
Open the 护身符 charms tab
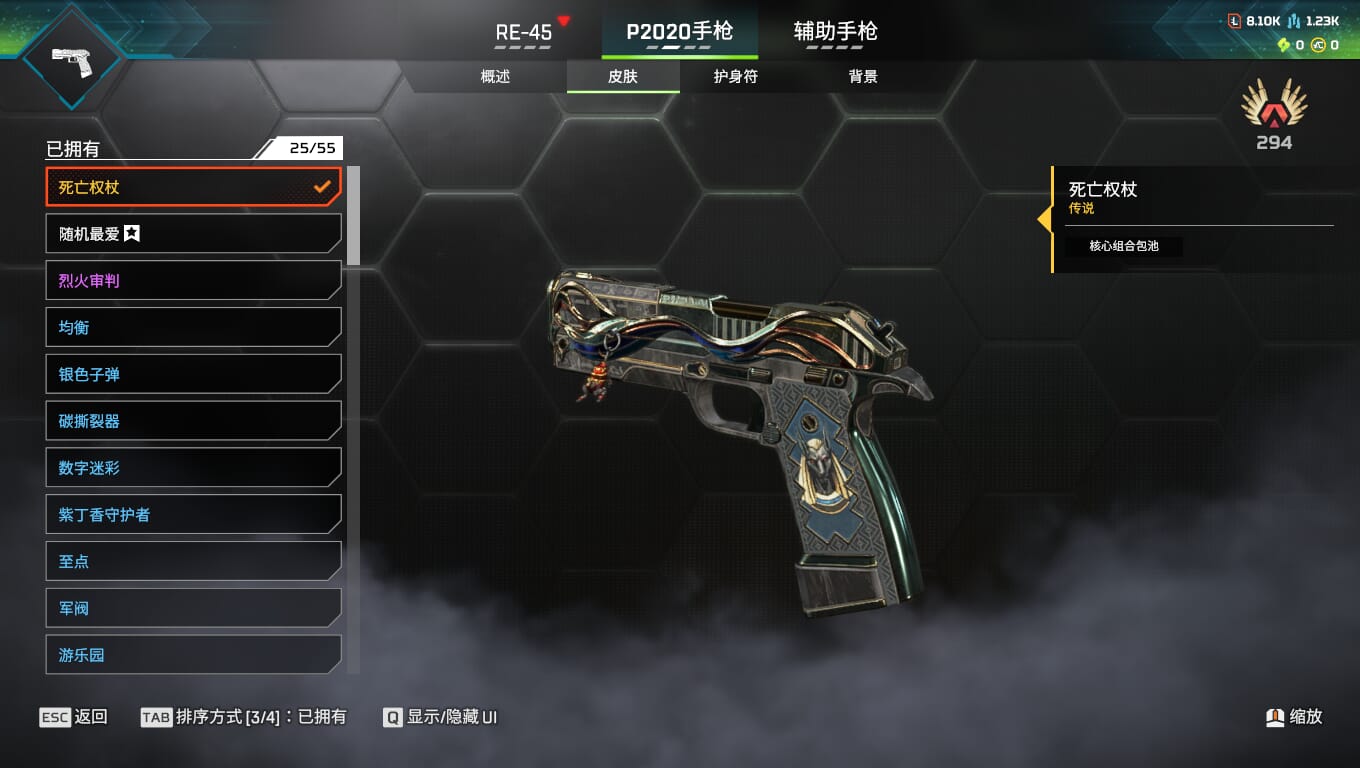(x=735, y=77)
